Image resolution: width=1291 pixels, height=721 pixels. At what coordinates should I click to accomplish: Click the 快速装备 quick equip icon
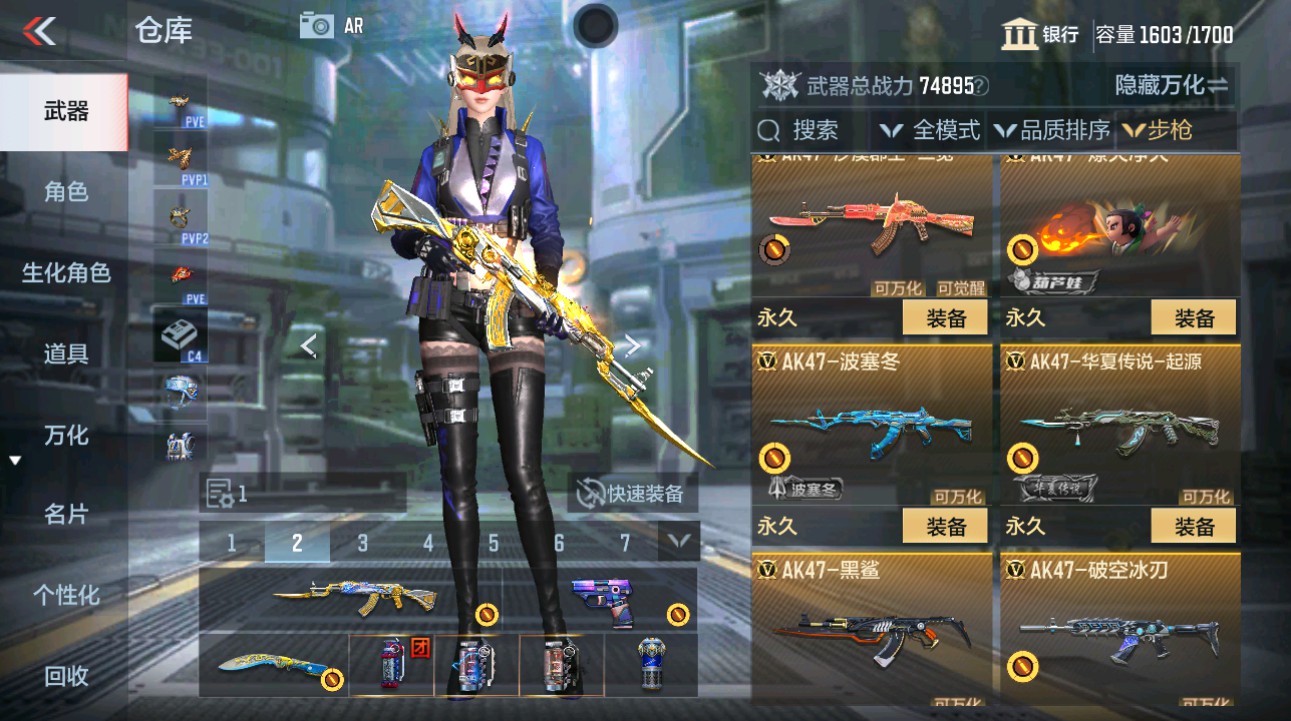point(591,491)
